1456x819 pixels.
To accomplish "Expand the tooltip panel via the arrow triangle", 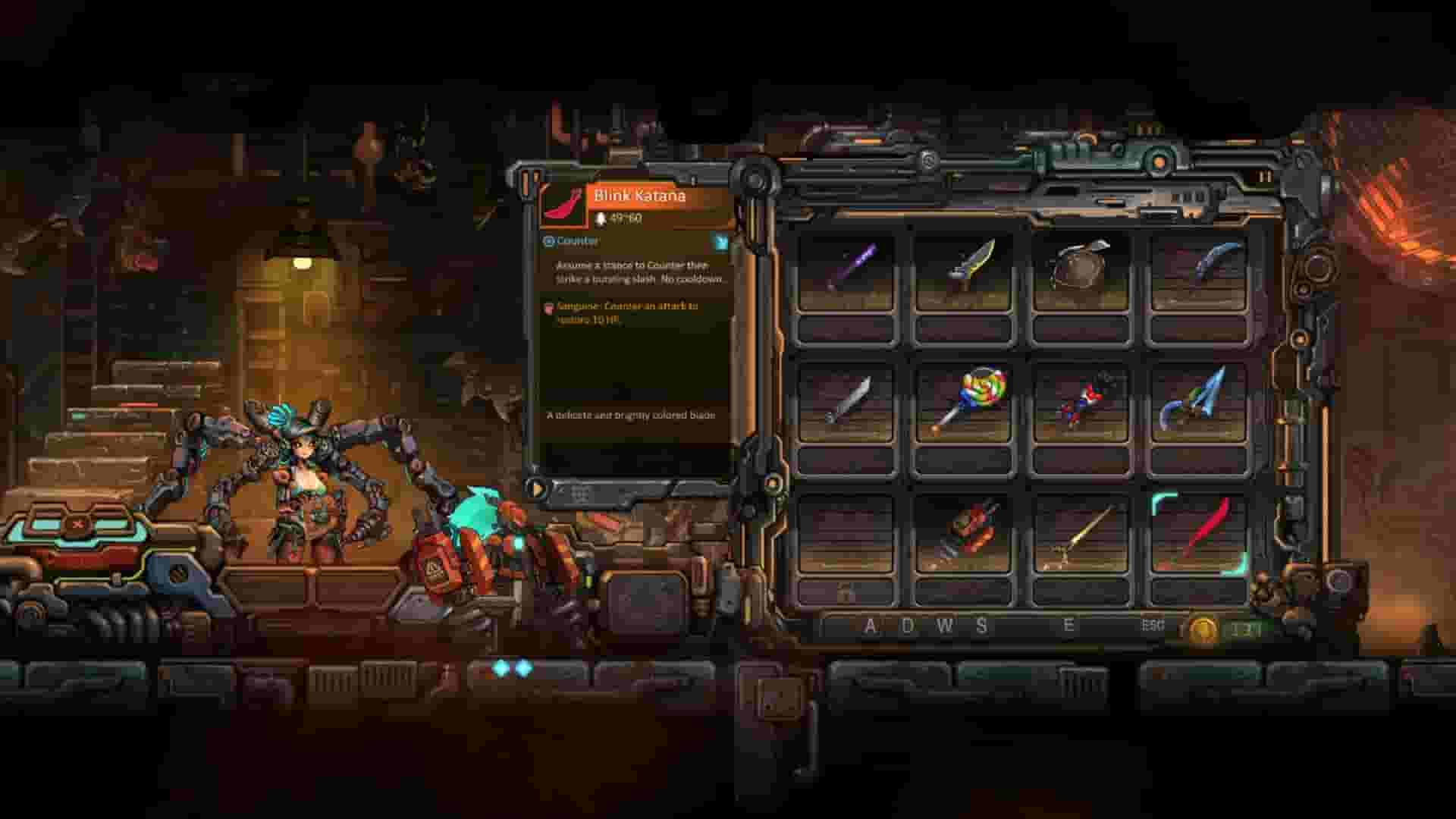I will (538, 489).
